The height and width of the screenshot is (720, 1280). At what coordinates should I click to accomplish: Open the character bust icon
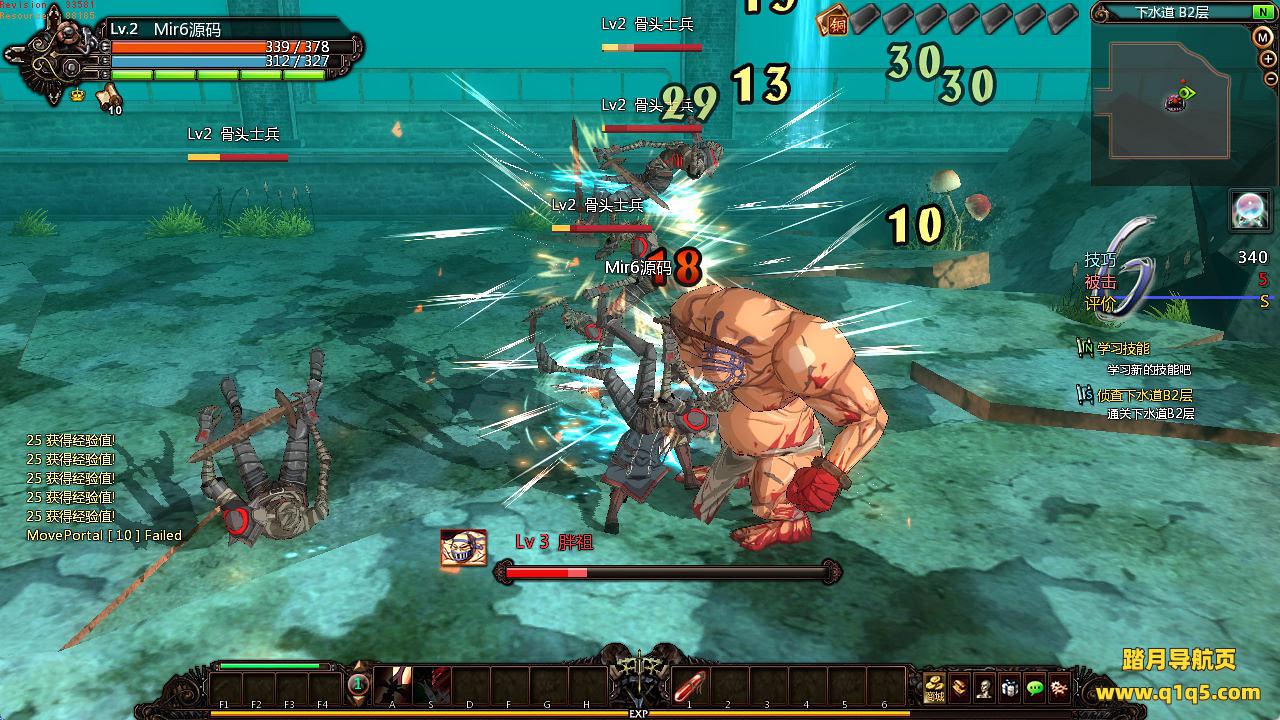[x=985, y=687]
